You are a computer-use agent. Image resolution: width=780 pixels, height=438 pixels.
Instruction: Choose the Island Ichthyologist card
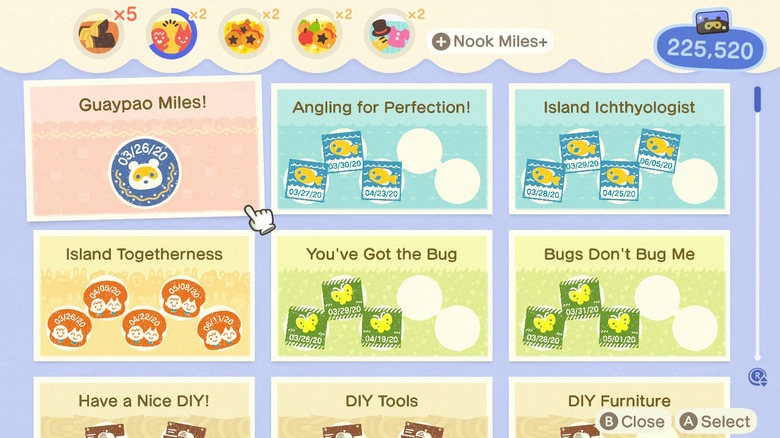pos(619,148)
